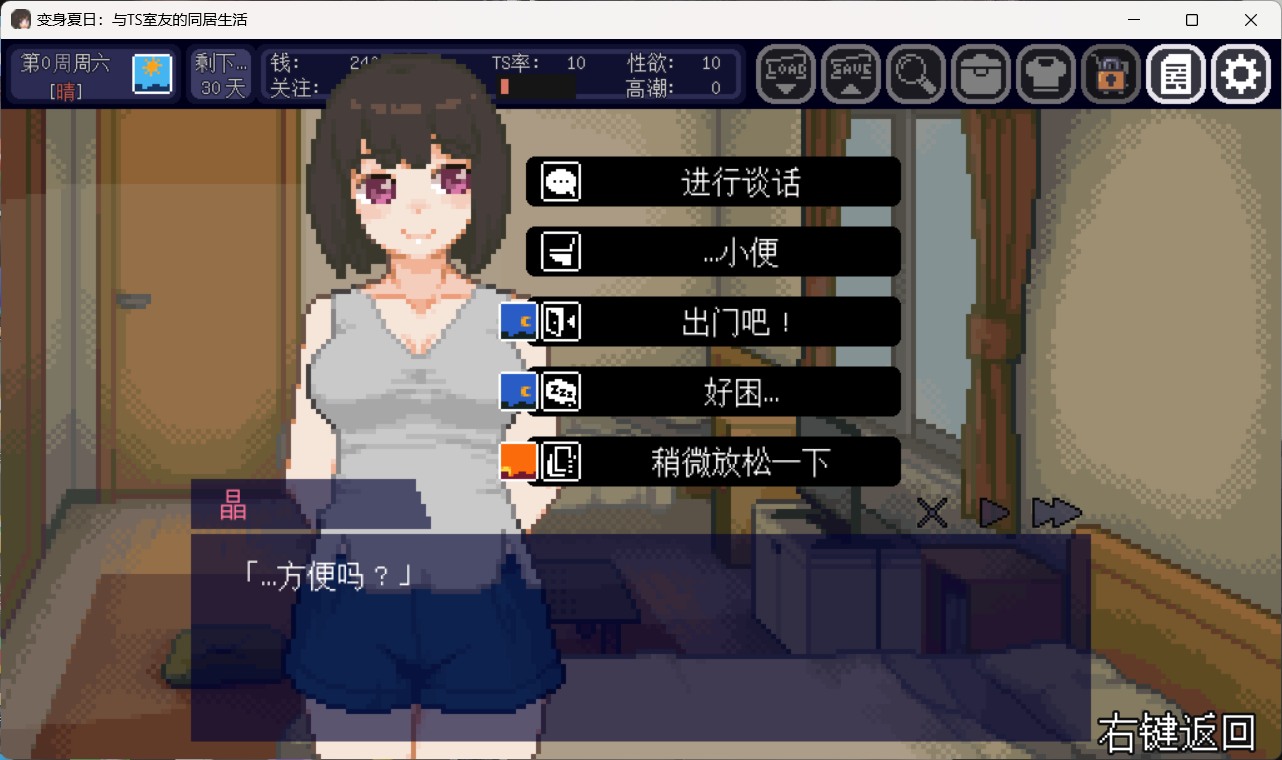Viewport: 1282px width, 760px height.
Task: Pick the 出门吧！ go out option
Action: click(713, 322)
